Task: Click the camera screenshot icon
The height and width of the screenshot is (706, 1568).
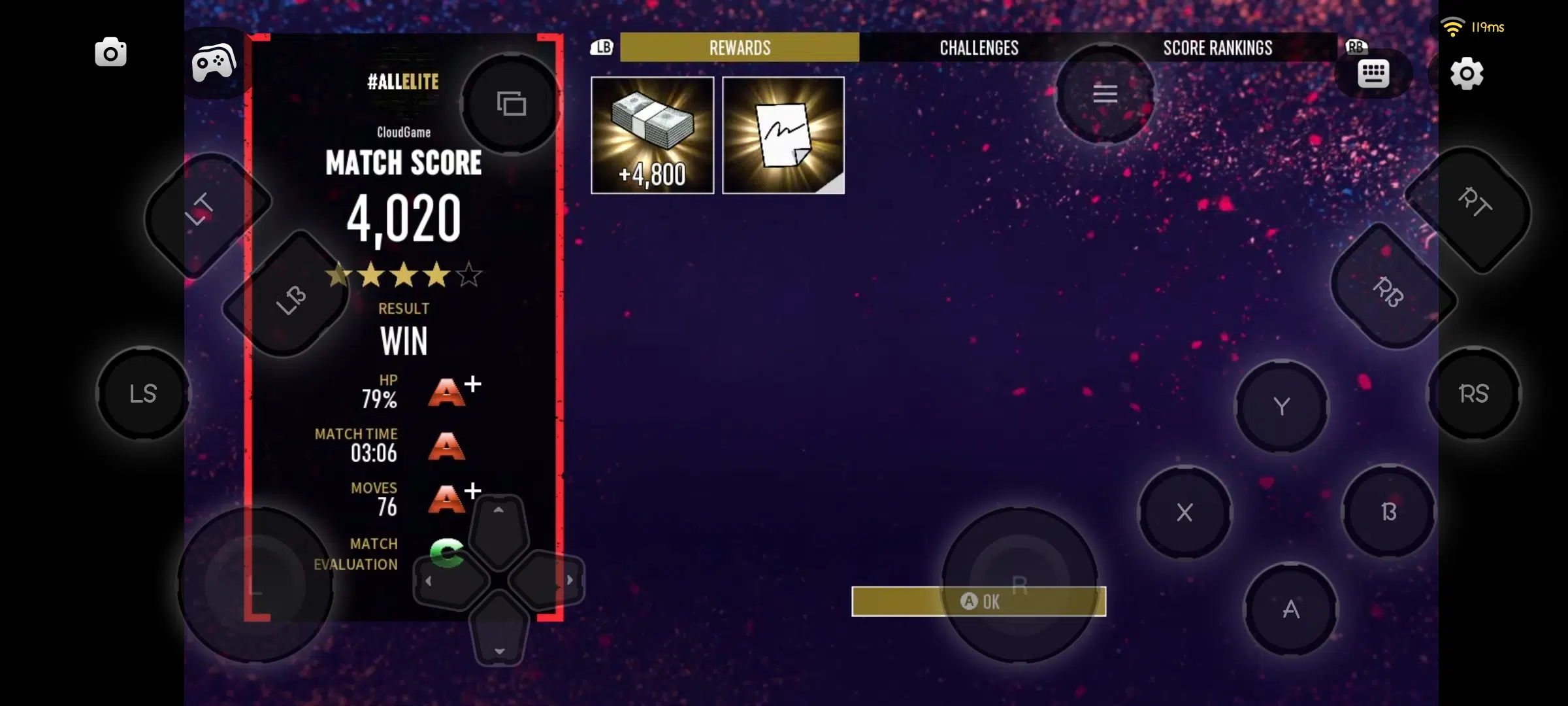Action: pos(110,52)
